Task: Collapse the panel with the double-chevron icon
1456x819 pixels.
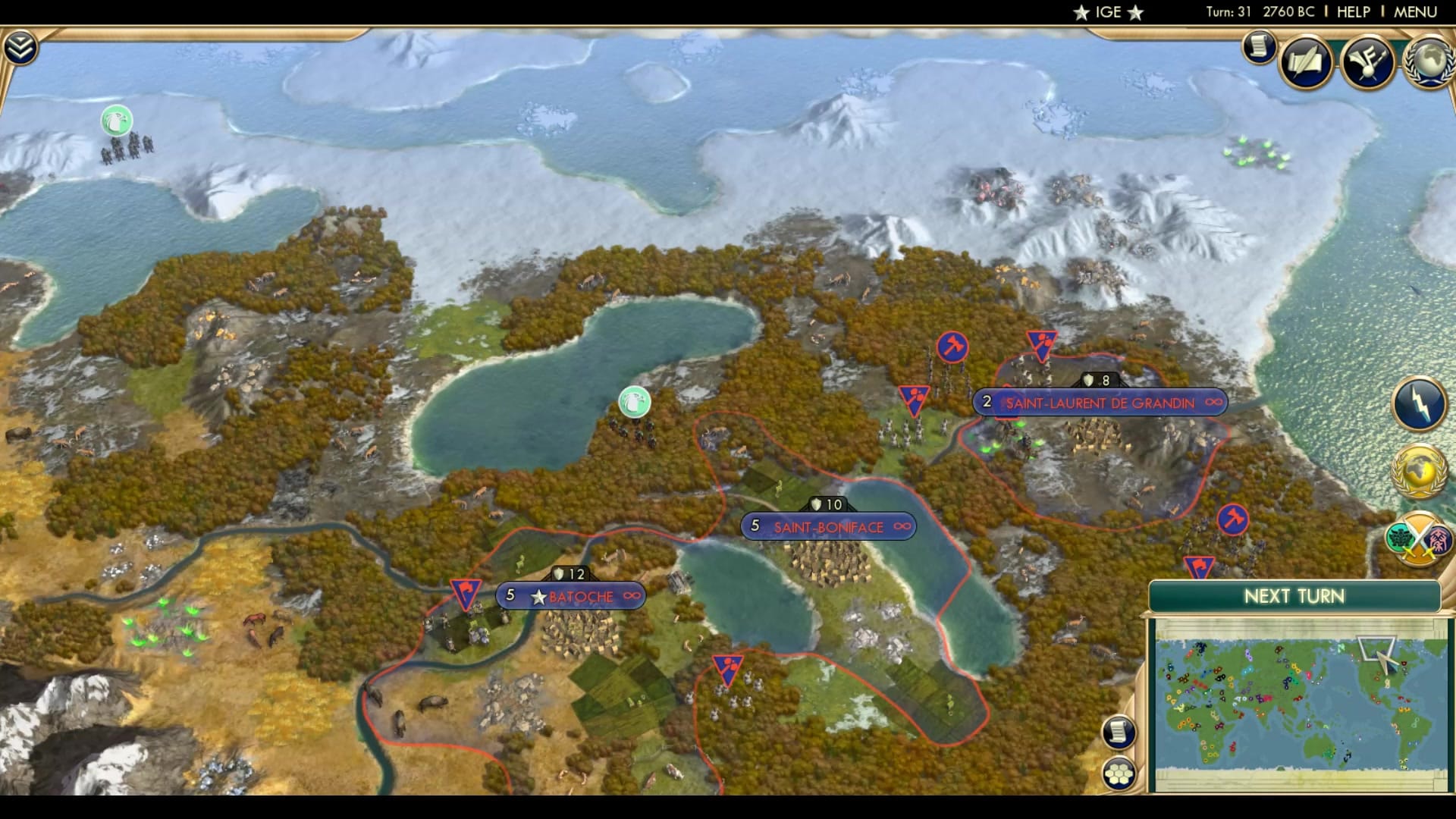Action: click(x=22, y=45)
